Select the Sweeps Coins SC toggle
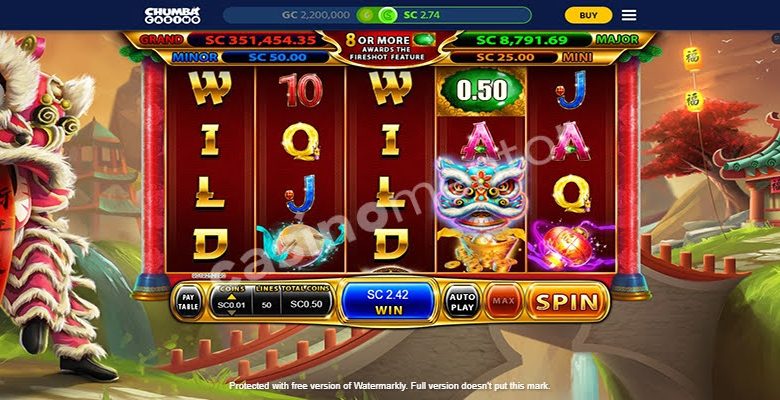Viewport: 780px width, 400px height. (x=386, y=15)
